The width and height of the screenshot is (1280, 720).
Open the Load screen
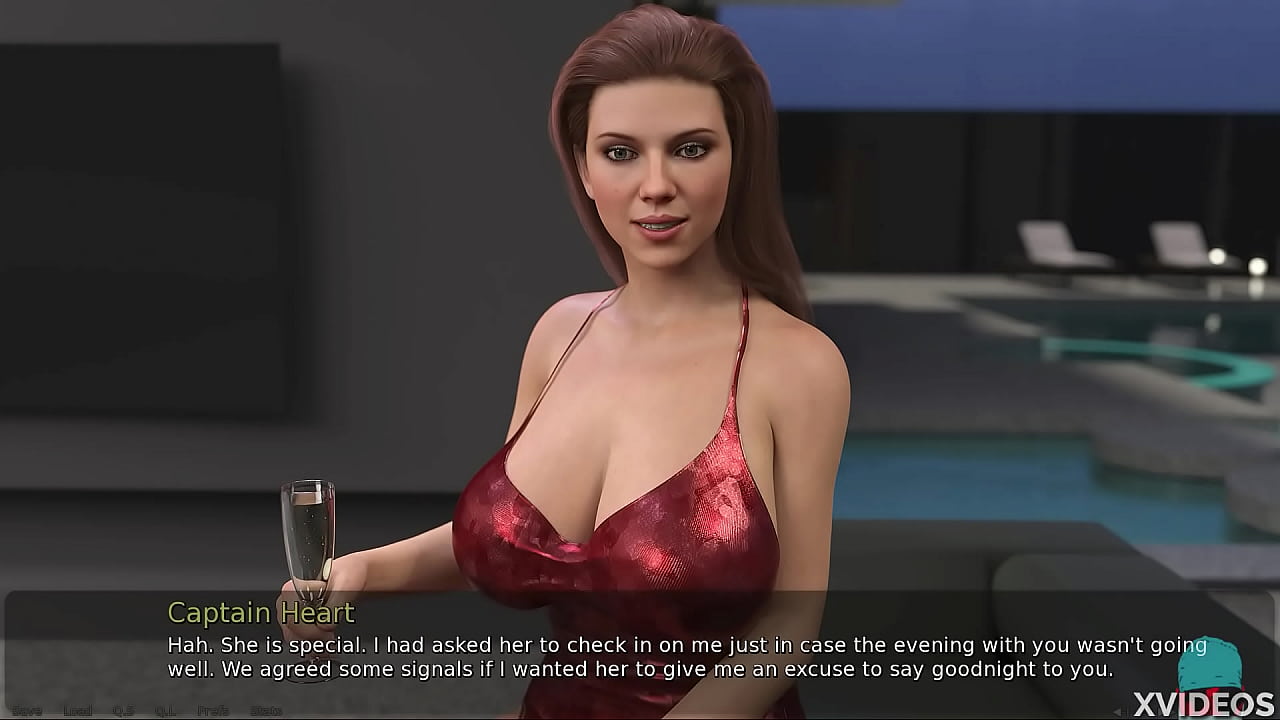click(x=77, y=710)
